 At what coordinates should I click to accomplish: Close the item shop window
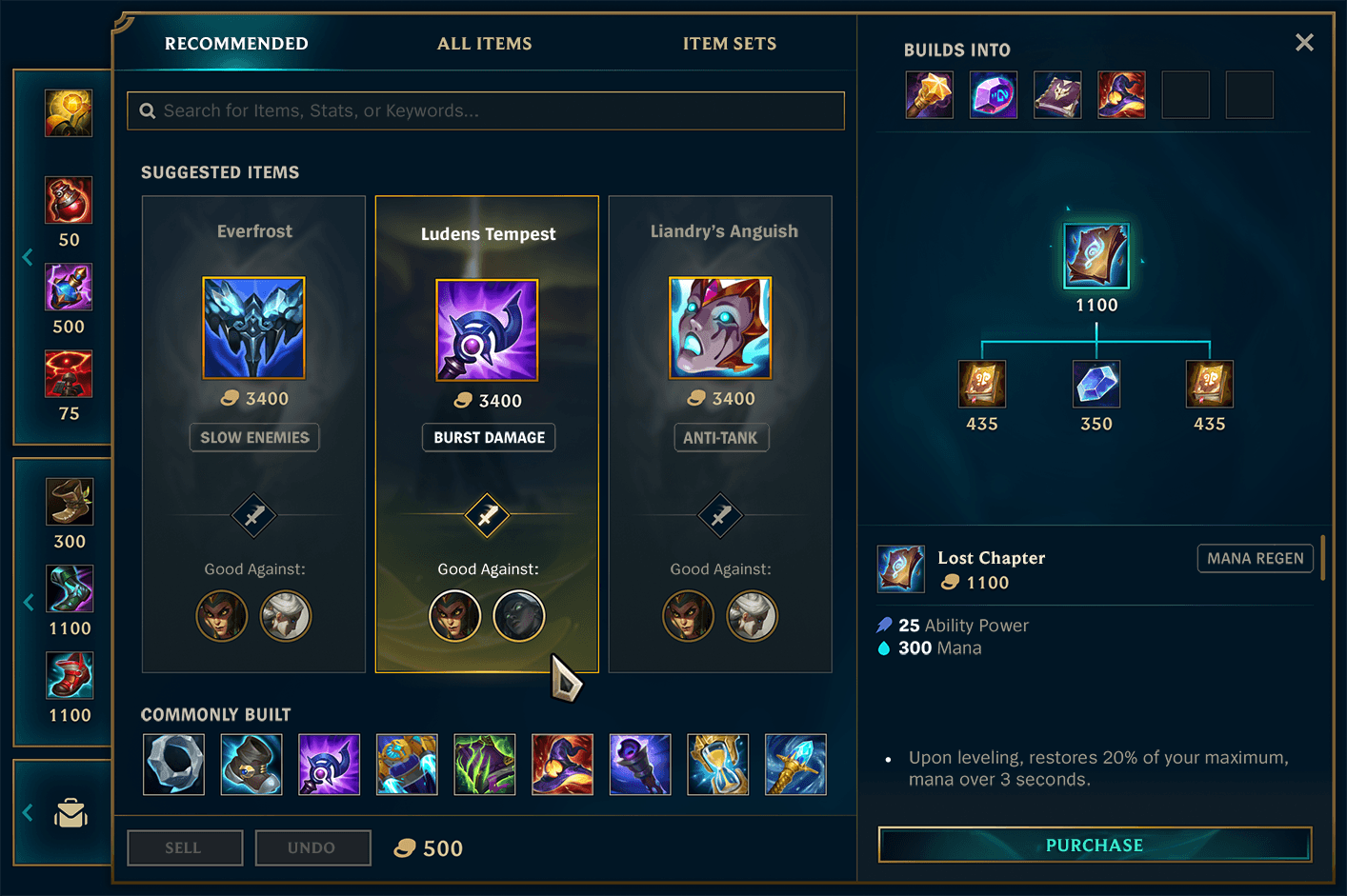pos(1304,43)
